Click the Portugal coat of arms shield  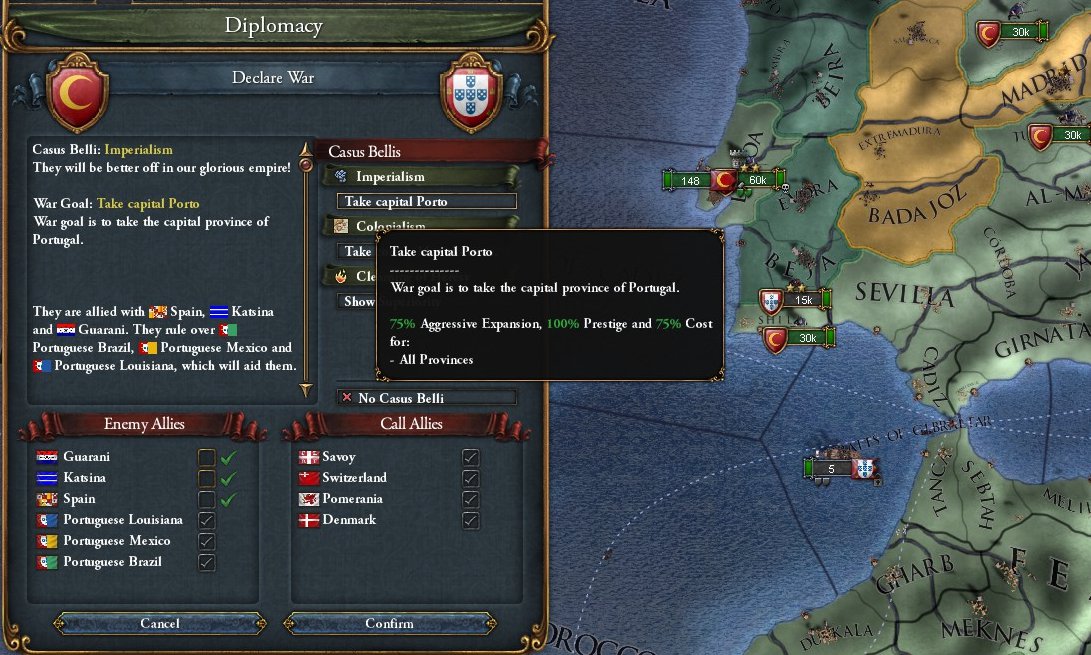[x=470, y=95]
